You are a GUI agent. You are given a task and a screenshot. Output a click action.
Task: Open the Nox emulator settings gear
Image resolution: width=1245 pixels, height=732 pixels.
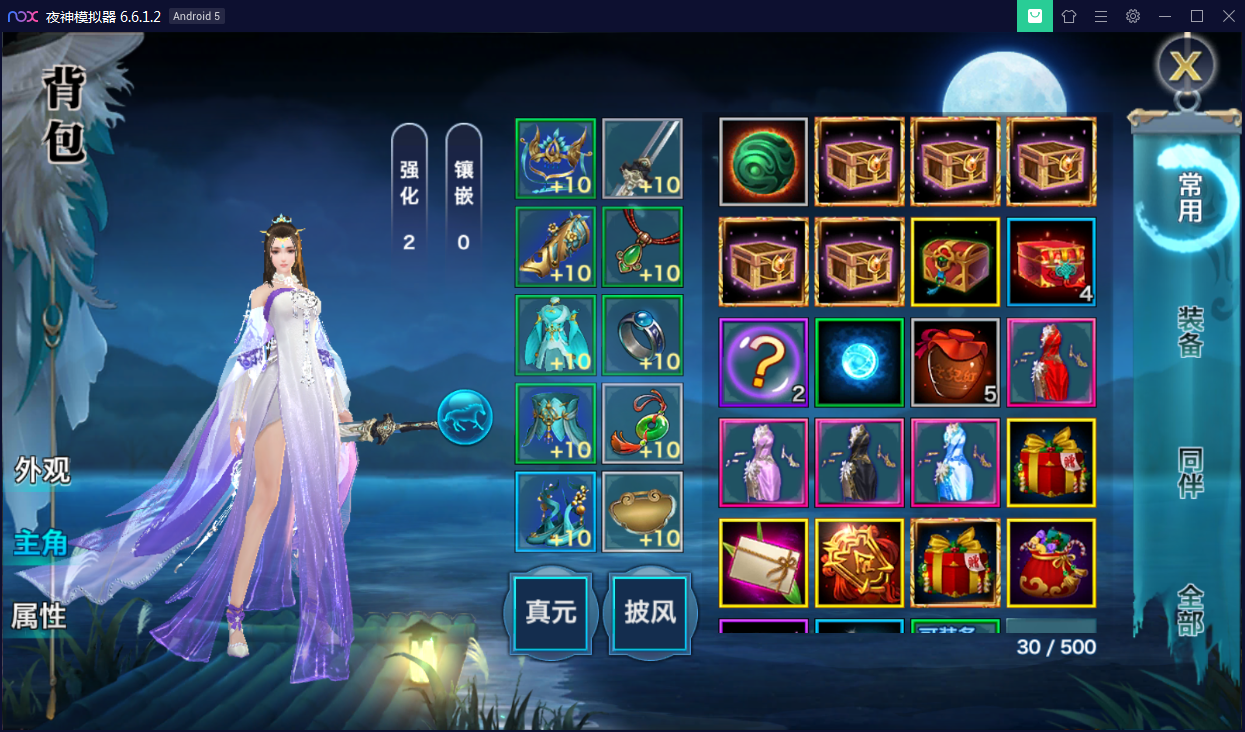pyautogui.click(x=1132, y=16)
